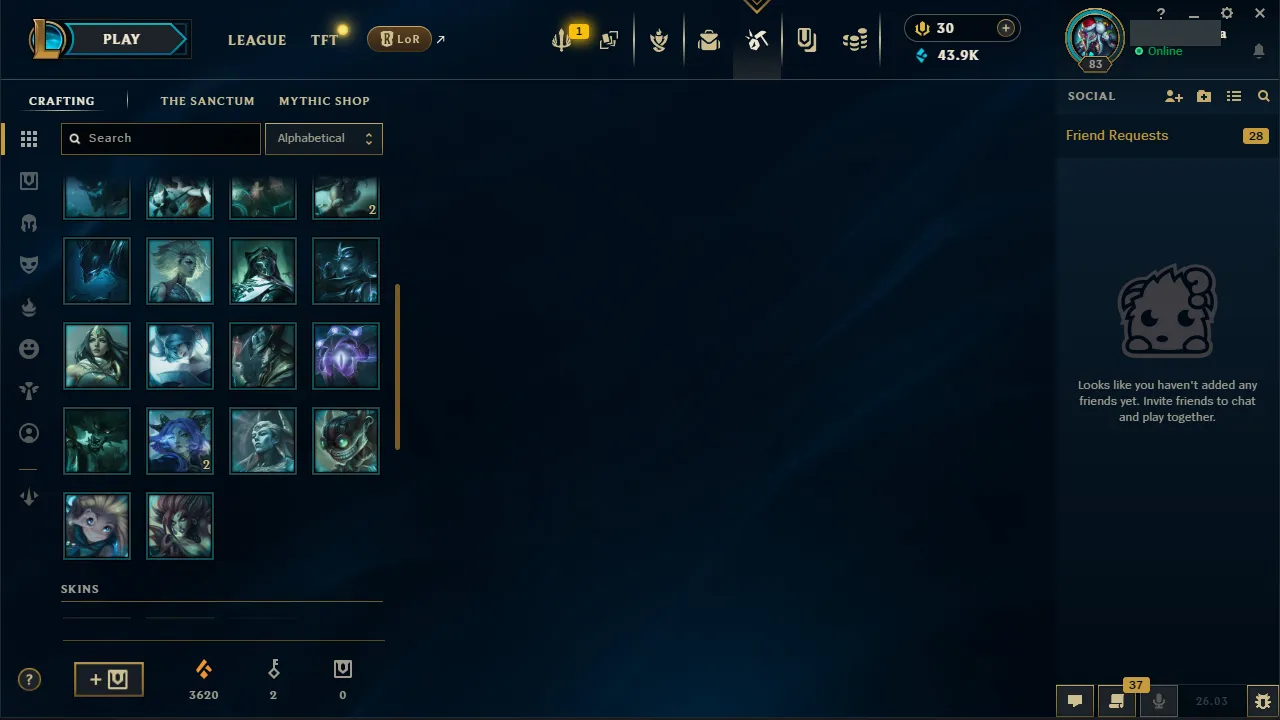
Task: Show all loot with the grid filter
Action: (29, 139)
